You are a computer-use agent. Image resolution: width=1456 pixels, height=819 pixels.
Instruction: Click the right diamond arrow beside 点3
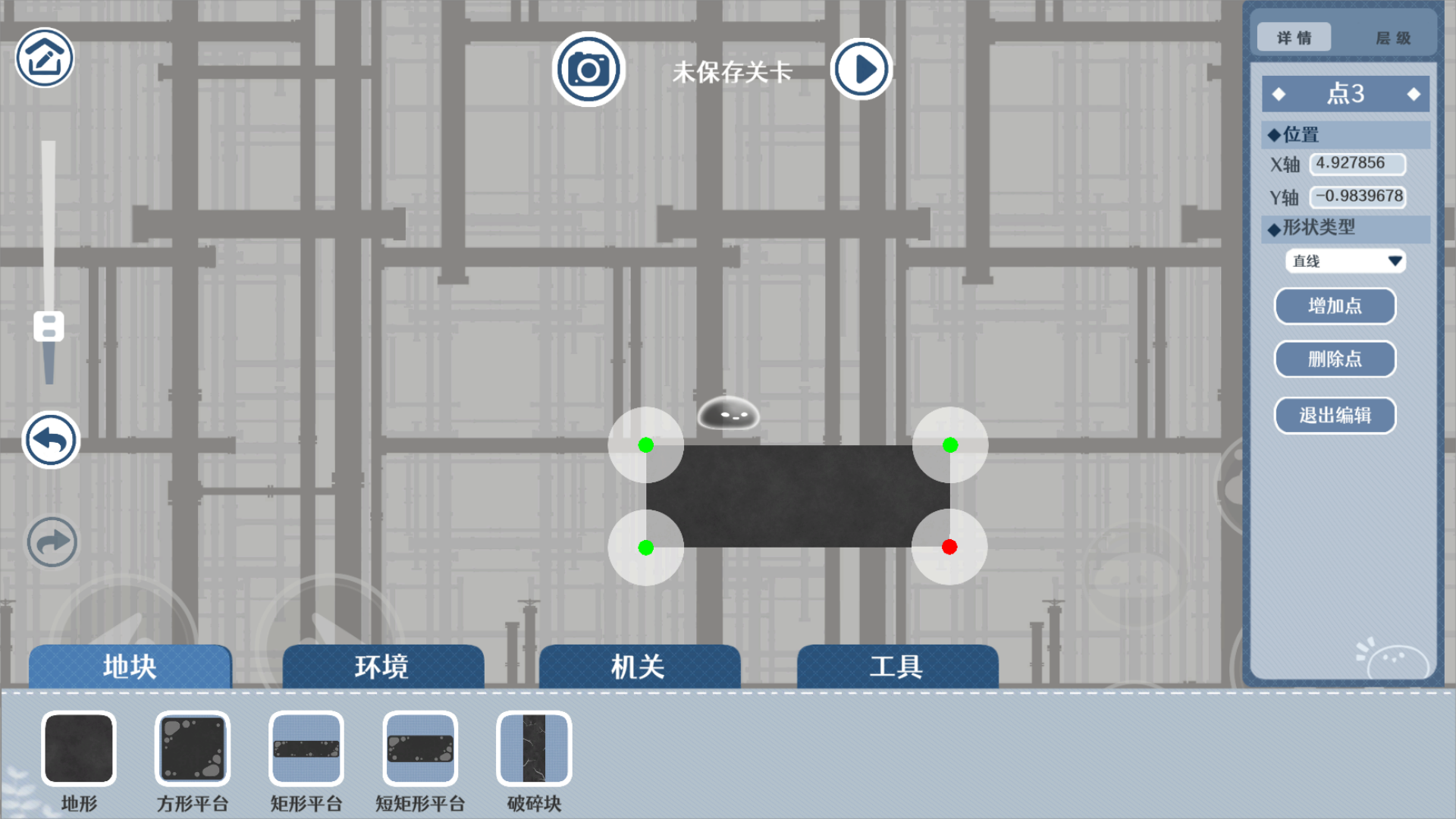[x=1414, y=93]
